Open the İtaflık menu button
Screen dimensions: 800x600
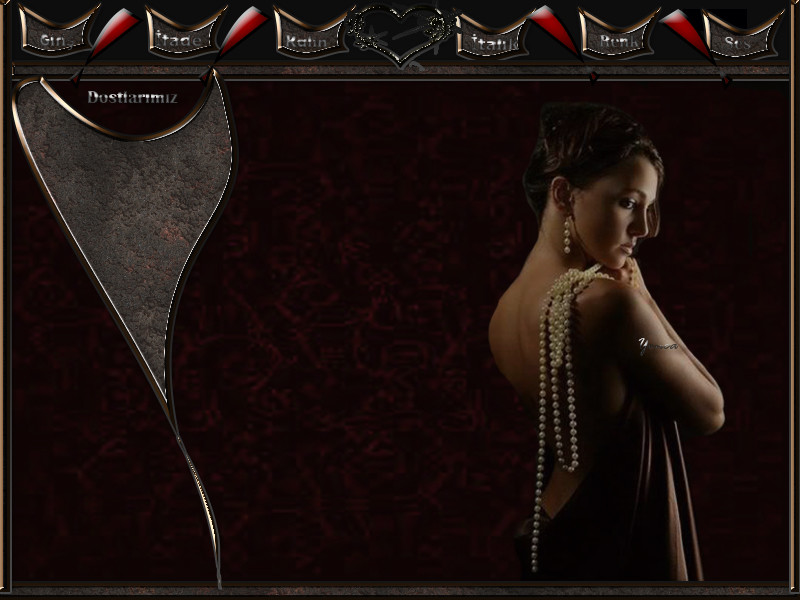click(x=492, y=40)
